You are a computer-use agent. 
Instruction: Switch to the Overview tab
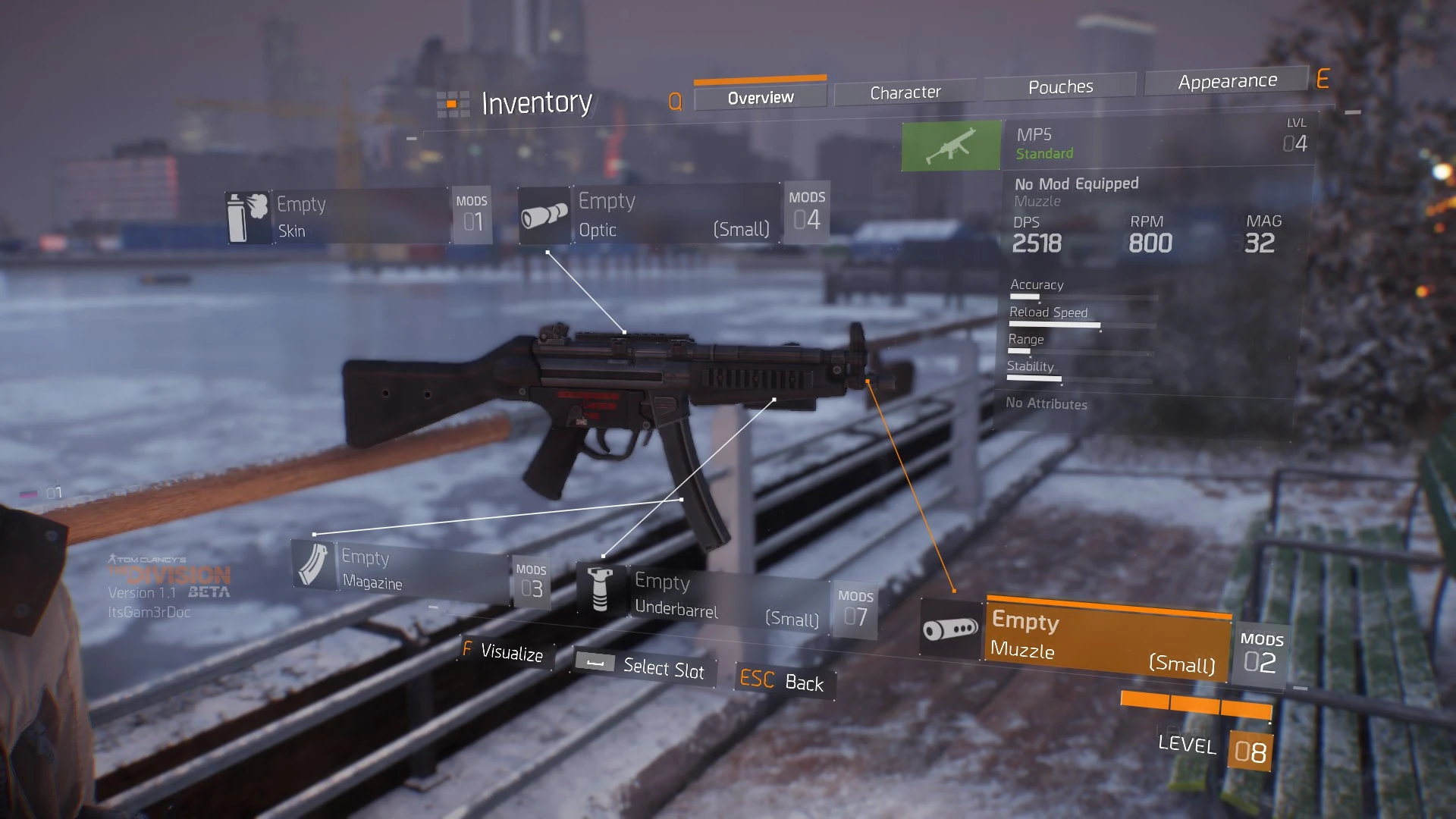click(x=760, y=98)
